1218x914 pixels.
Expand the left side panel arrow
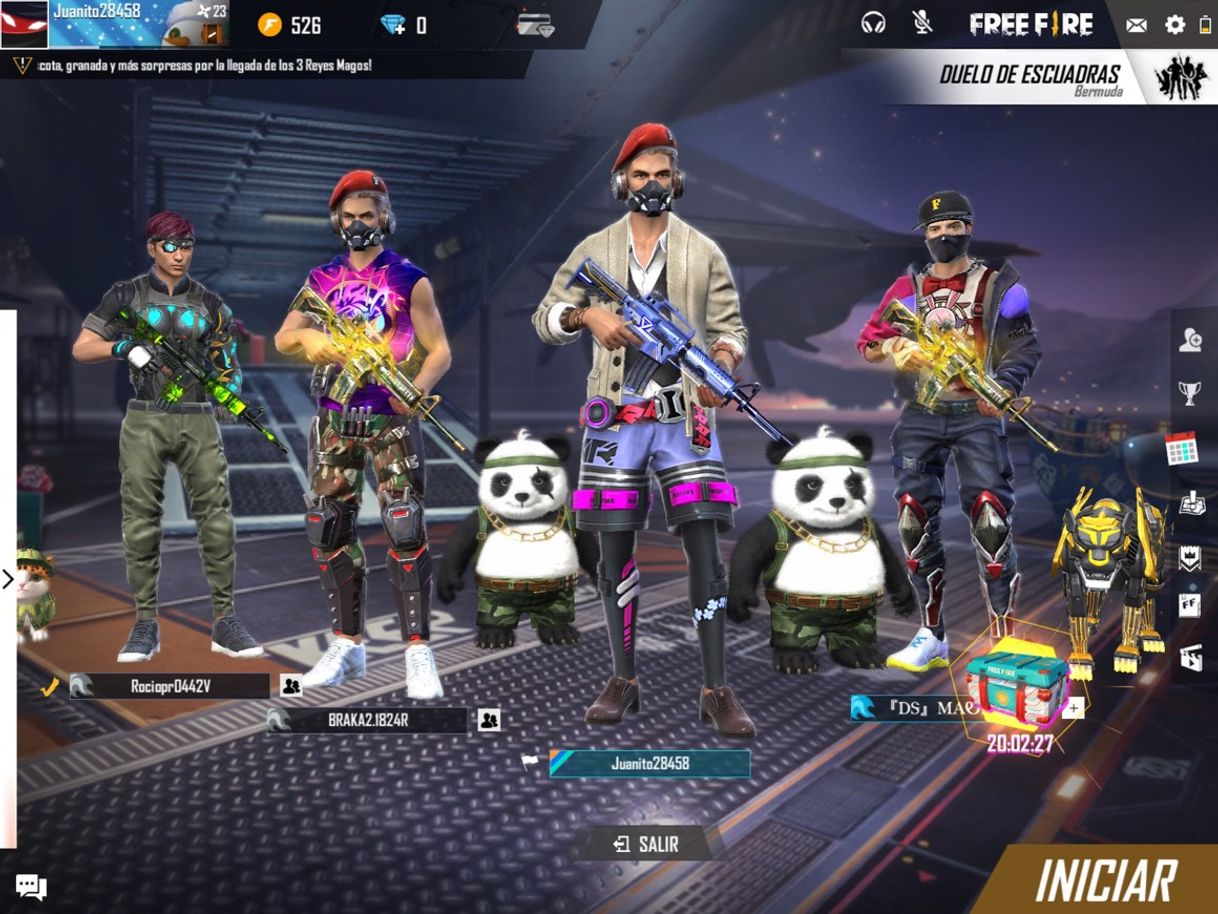pyautogui.click(x=8, y=579)
